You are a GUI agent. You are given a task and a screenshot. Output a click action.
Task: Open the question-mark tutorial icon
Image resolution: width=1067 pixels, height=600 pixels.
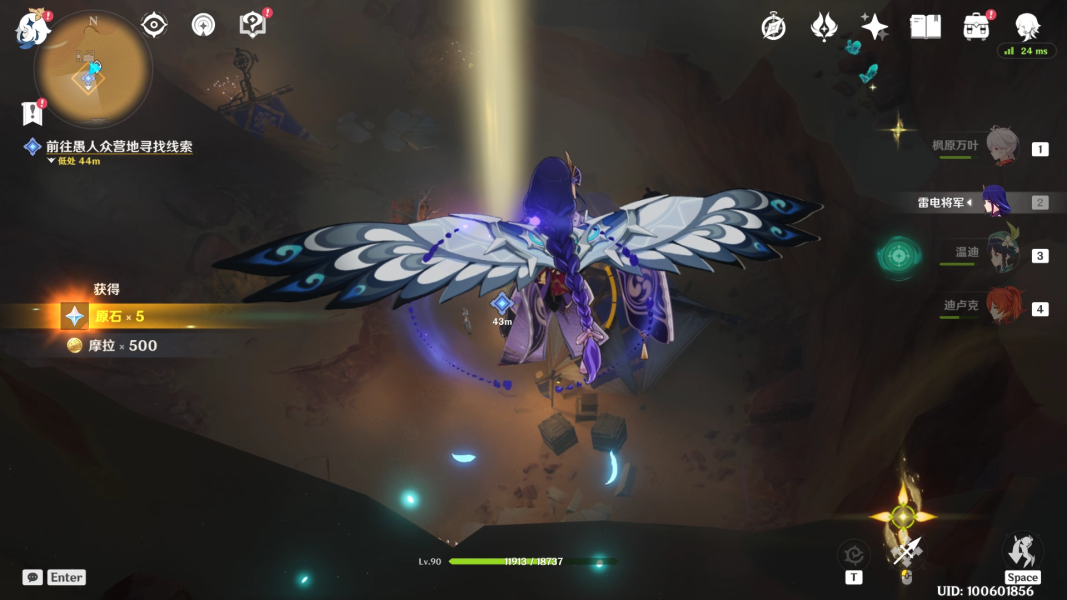253,25
